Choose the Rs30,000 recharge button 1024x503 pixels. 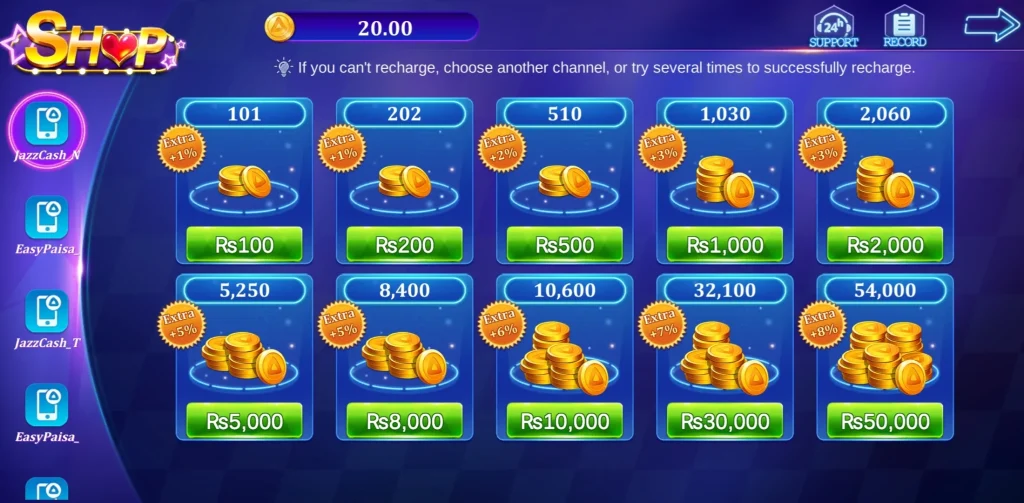(724, 421)
